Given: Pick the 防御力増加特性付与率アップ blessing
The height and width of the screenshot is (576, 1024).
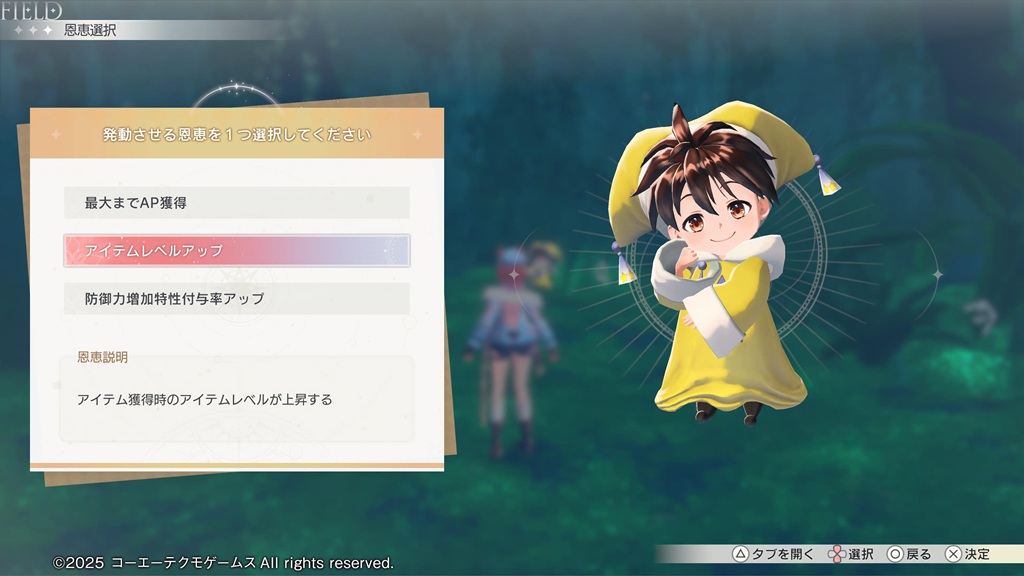Looking at the screenshot, I should point(237,298).
